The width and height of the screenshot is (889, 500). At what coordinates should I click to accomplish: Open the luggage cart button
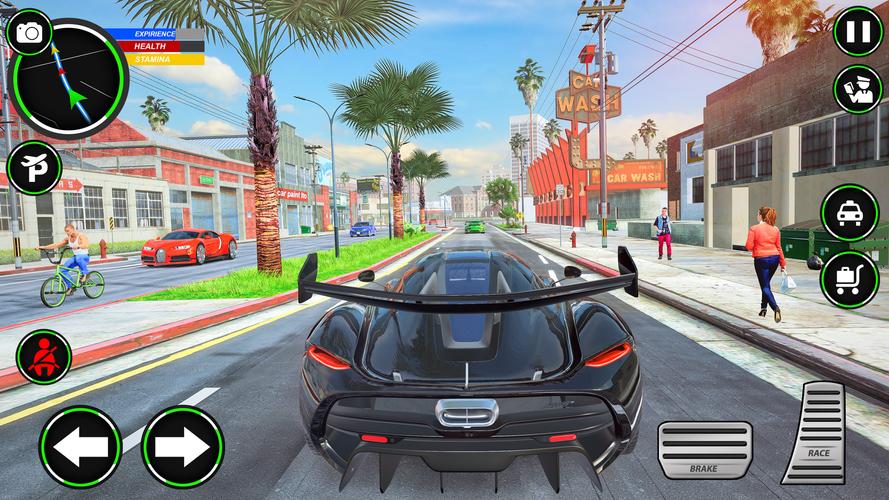850,279
